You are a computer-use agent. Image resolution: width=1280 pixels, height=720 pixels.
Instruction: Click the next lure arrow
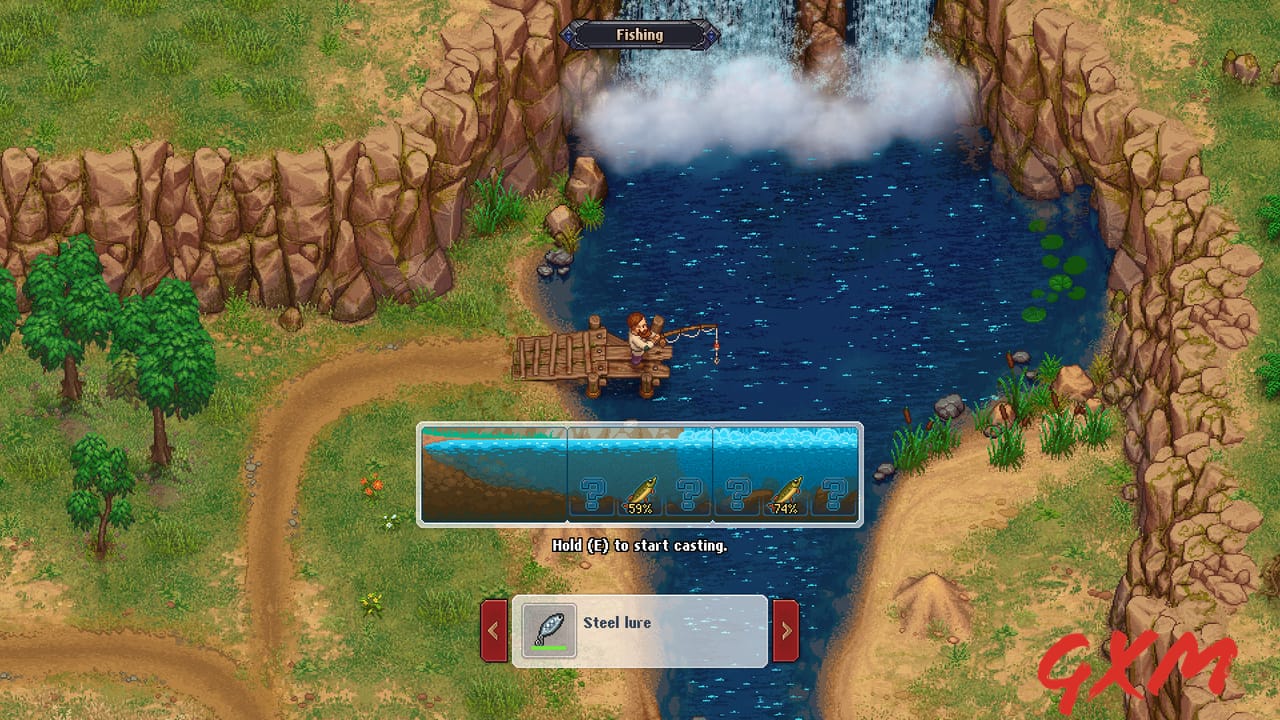tap(787, 630)
